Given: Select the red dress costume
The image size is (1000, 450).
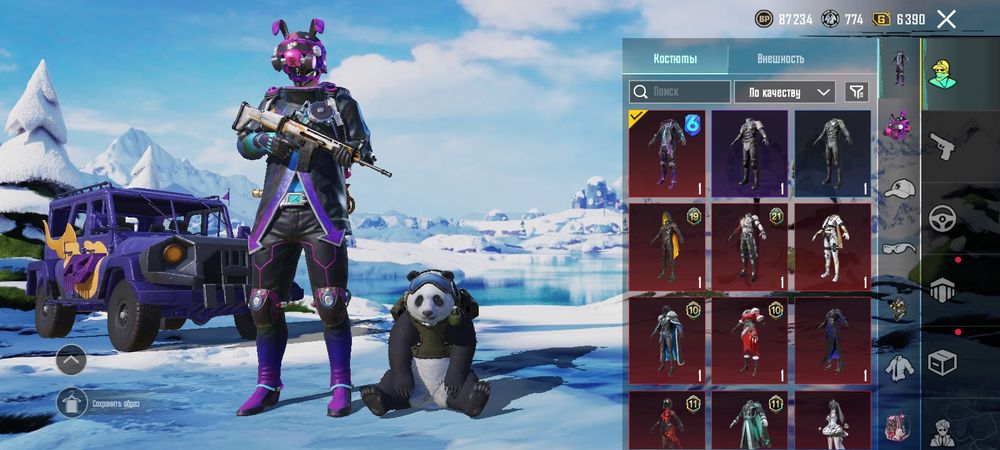Looking at the screenshot, I should pos(749,339).
